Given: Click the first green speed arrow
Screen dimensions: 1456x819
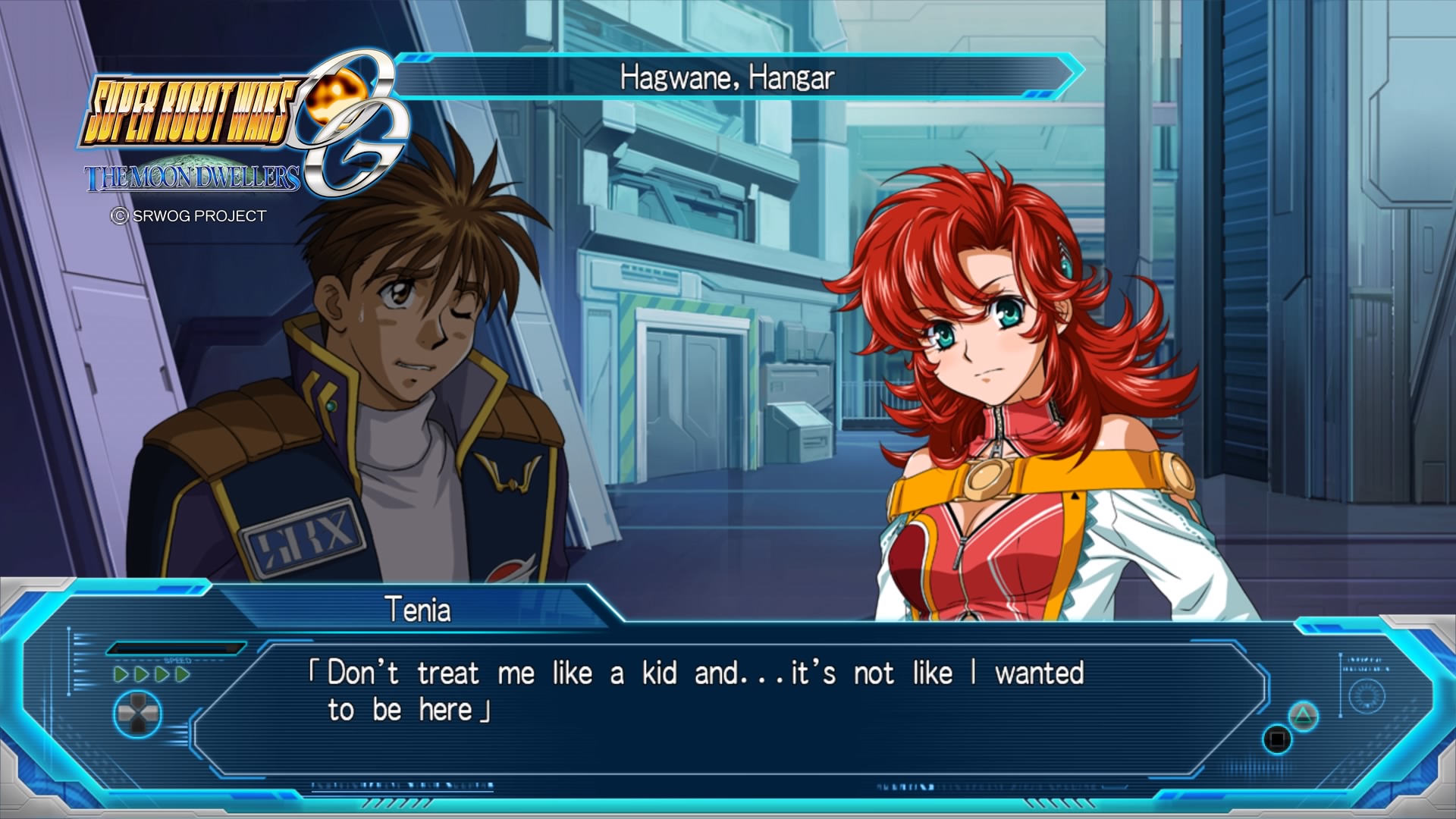Looking at the screenshot, I should pyautogui.click(x=121, y=673).
